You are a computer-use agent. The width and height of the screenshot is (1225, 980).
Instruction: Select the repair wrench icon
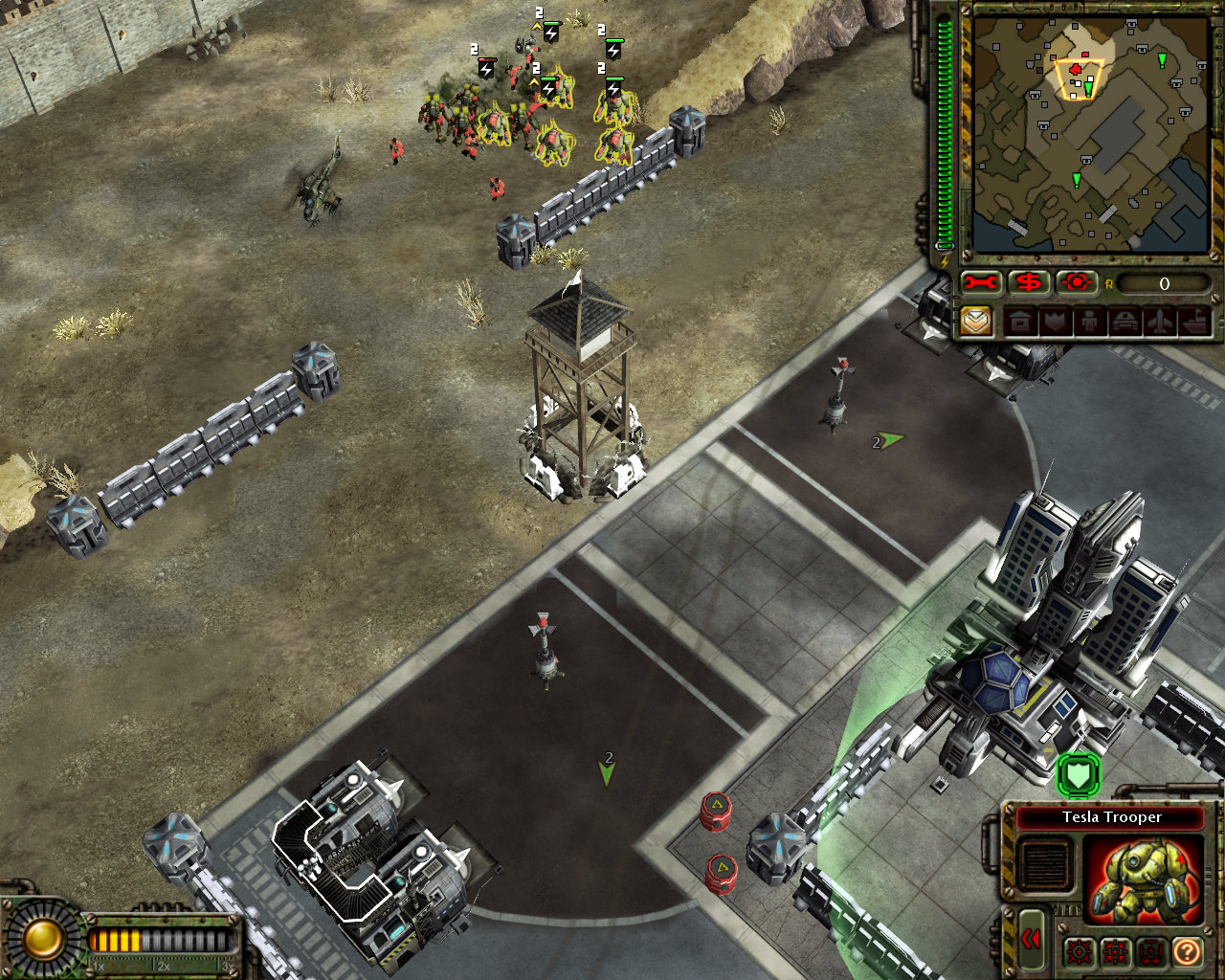tap(980, 282)
